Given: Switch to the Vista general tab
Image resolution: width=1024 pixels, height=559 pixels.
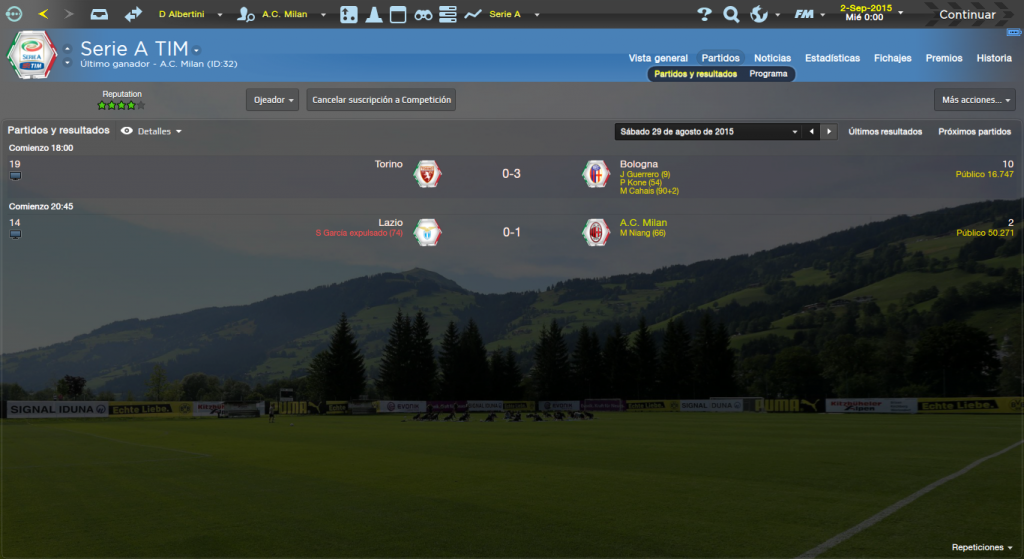Looking at the screenshot, I should tap(658, 58).
